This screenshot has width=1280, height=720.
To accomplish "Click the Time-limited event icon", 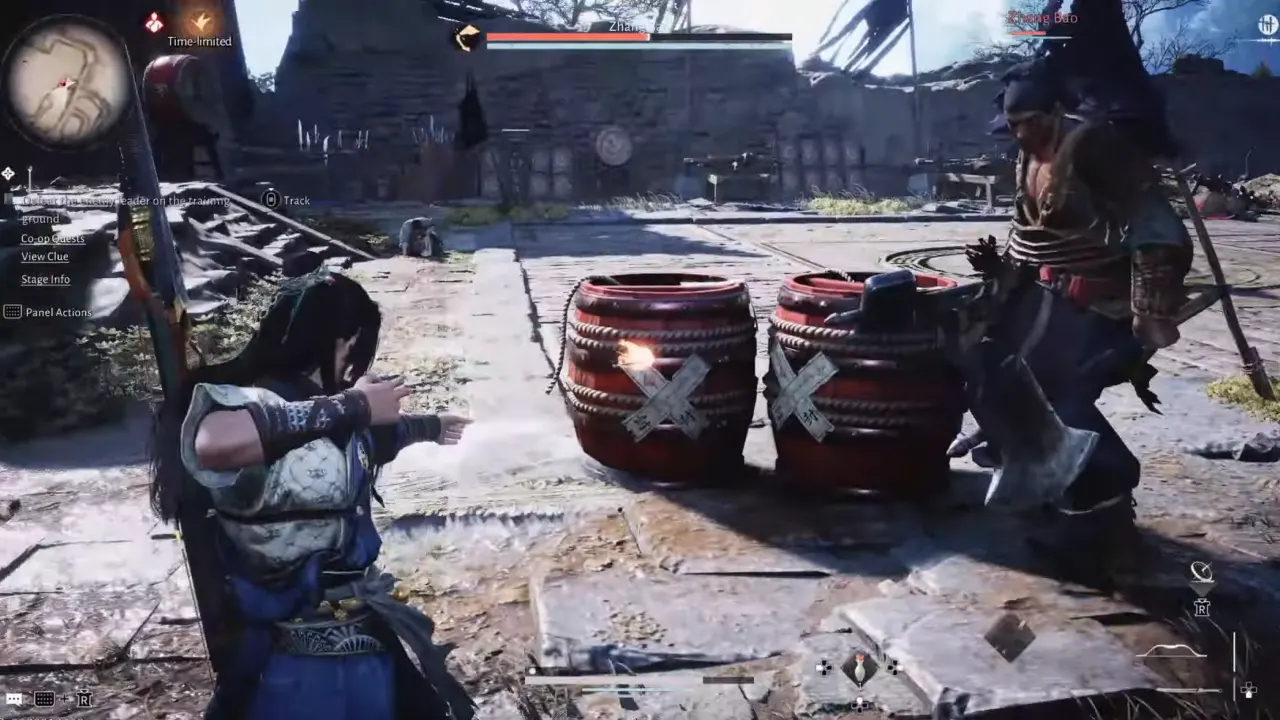I will click(200, 22).
